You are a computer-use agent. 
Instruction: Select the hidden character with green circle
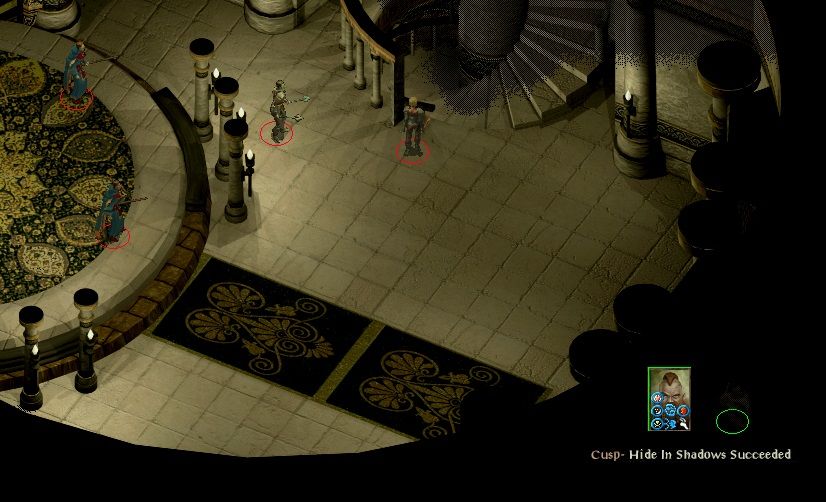tap(732, 413)
